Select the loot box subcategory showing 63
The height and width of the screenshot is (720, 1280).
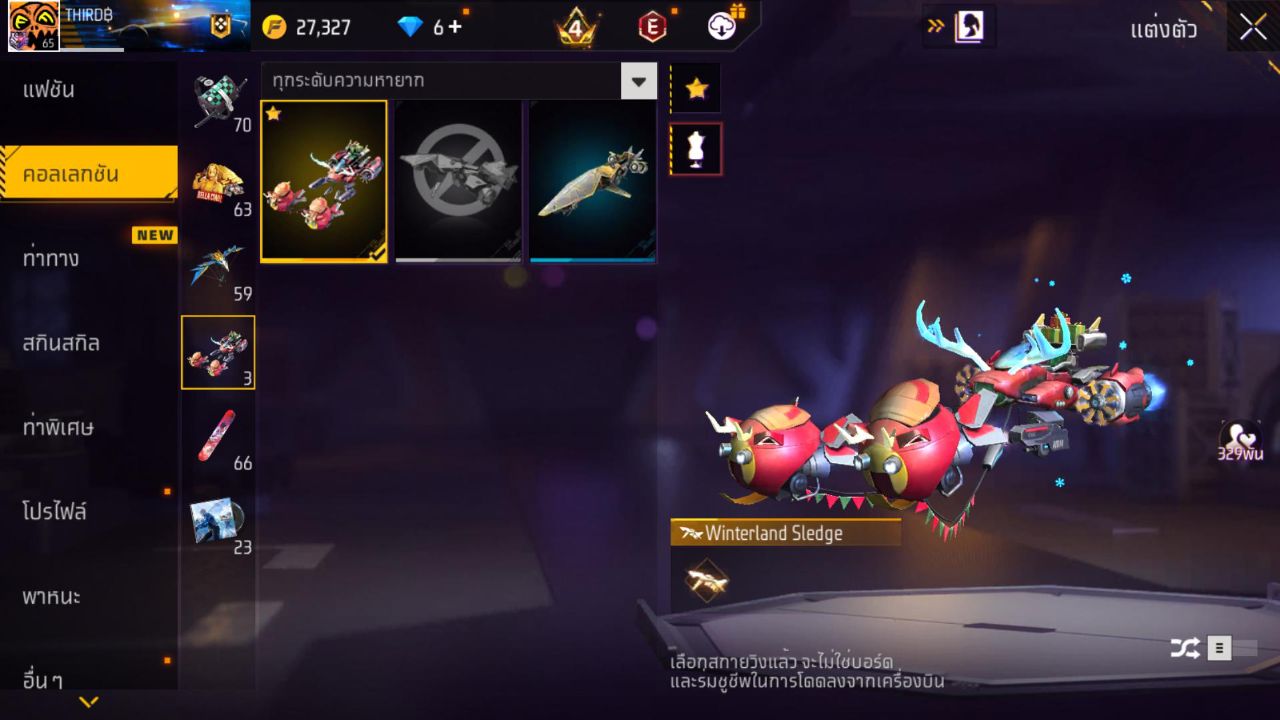click(219, 185)
